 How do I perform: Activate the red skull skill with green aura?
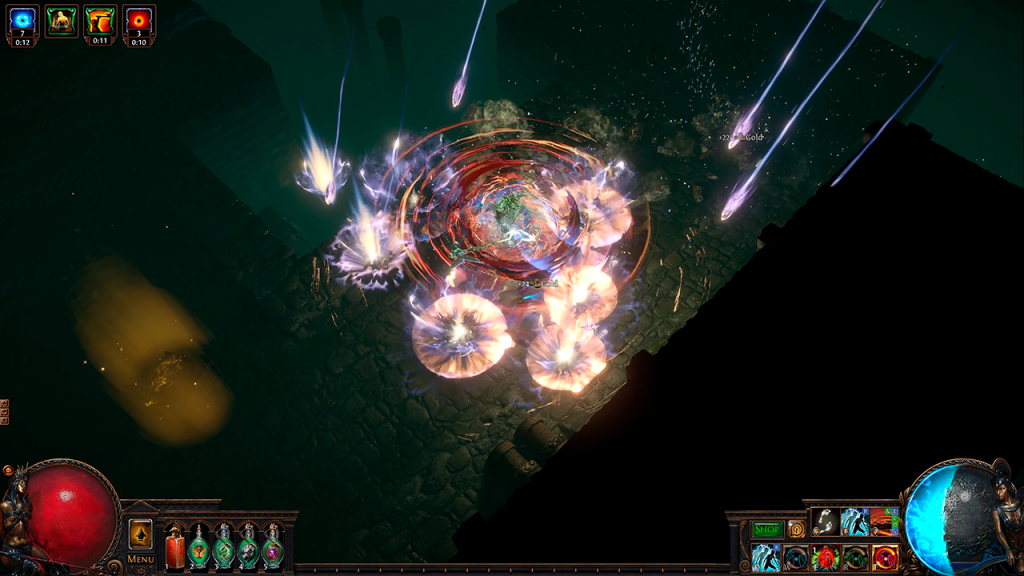[825, 557]
